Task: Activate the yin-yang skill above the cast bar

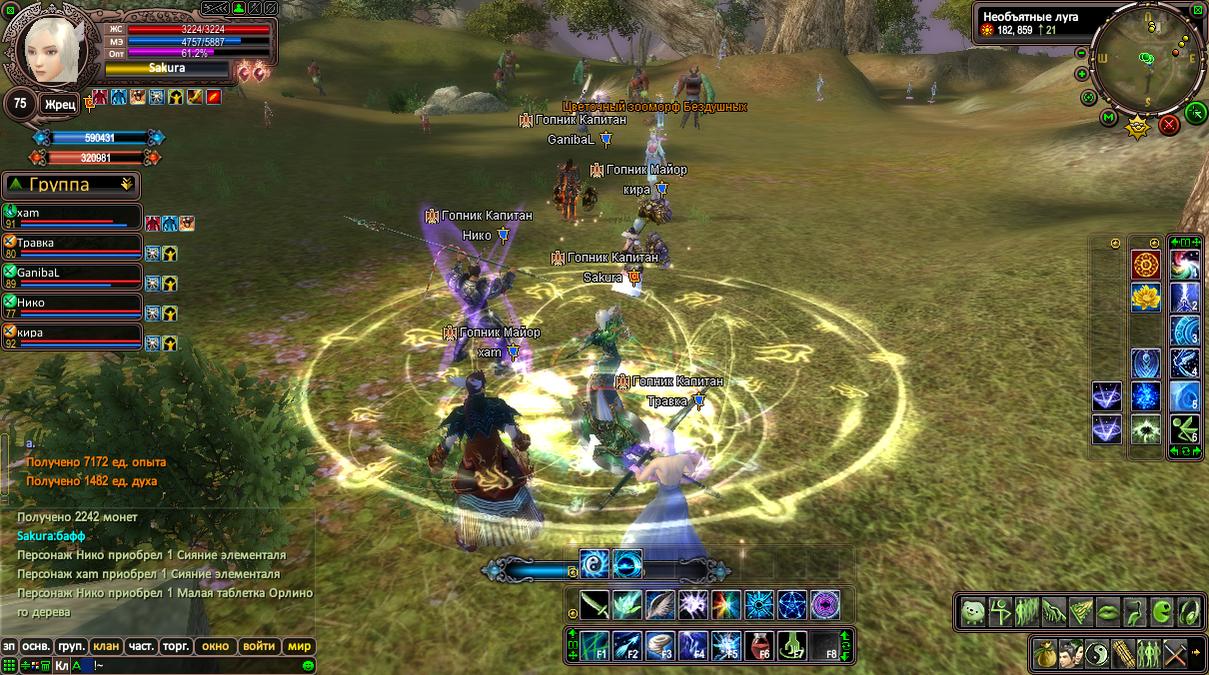Action: point(595,565)
